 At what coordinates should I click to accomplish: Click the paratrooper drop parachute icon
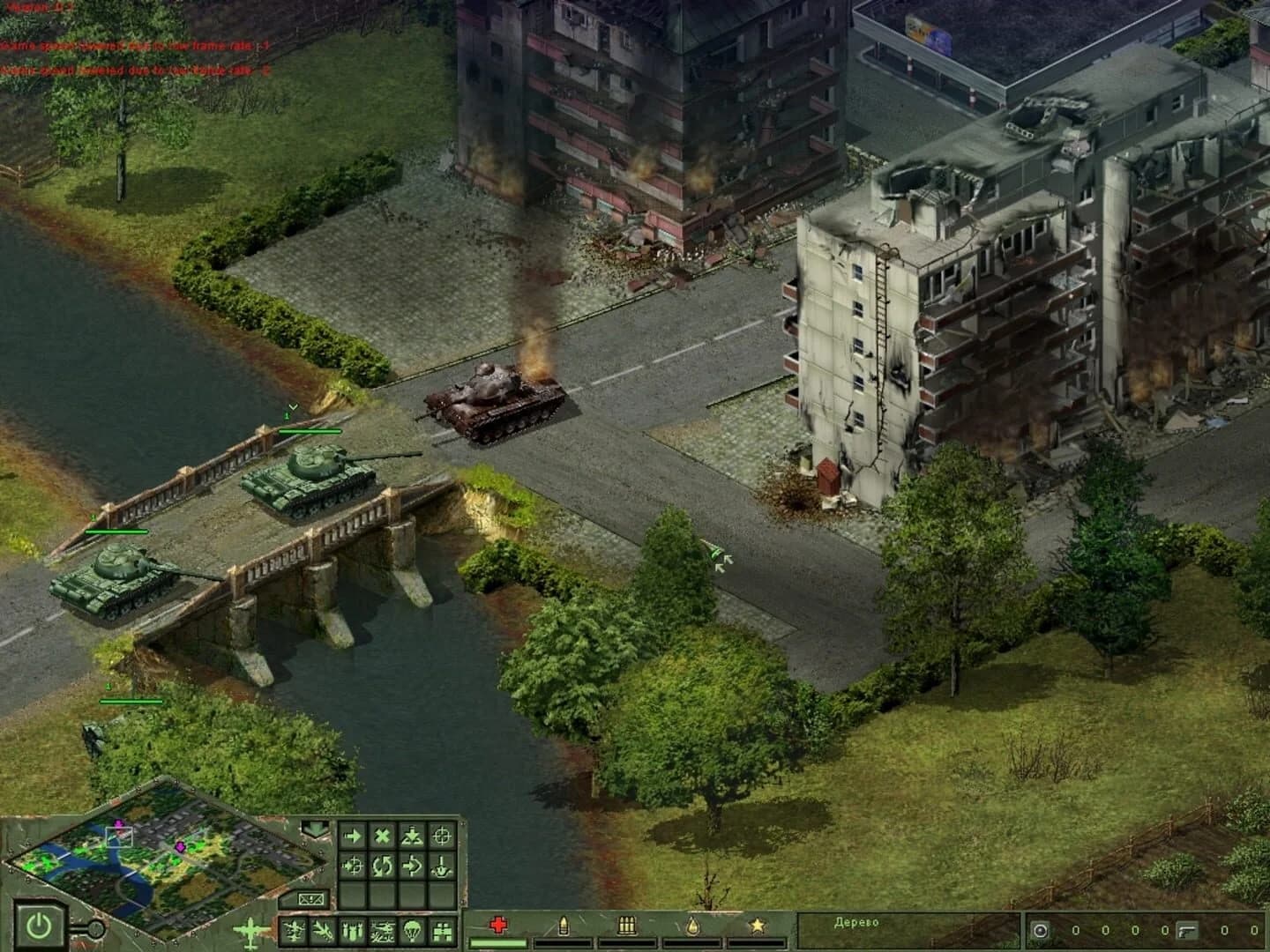411,930
